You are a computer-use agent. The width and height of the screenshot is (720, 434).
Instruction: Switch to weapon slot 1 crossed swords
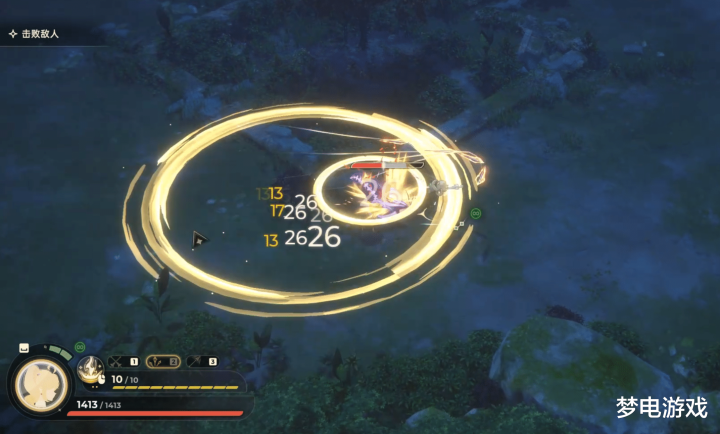tap(125, 360)
